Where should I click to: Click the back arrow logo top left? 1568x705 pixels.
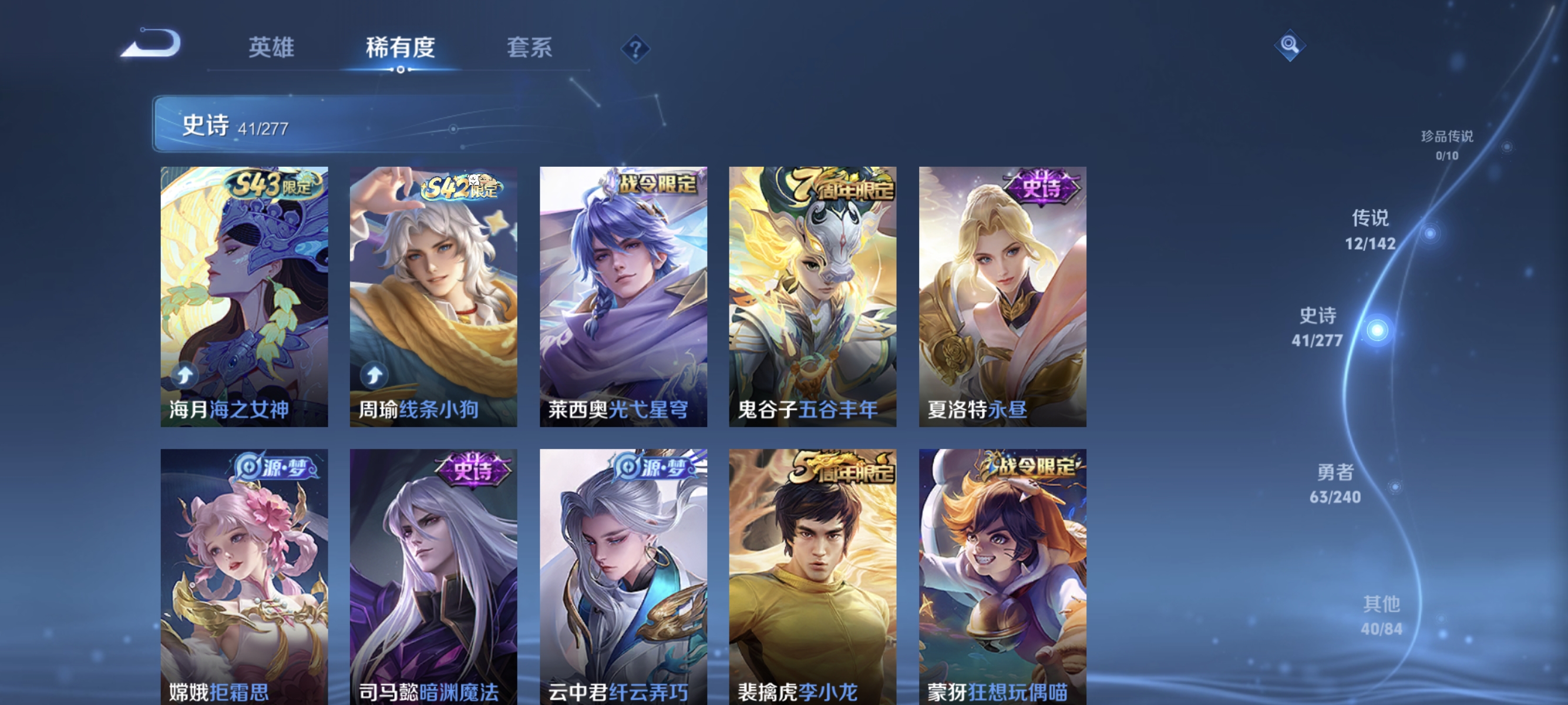coord(153,44)
